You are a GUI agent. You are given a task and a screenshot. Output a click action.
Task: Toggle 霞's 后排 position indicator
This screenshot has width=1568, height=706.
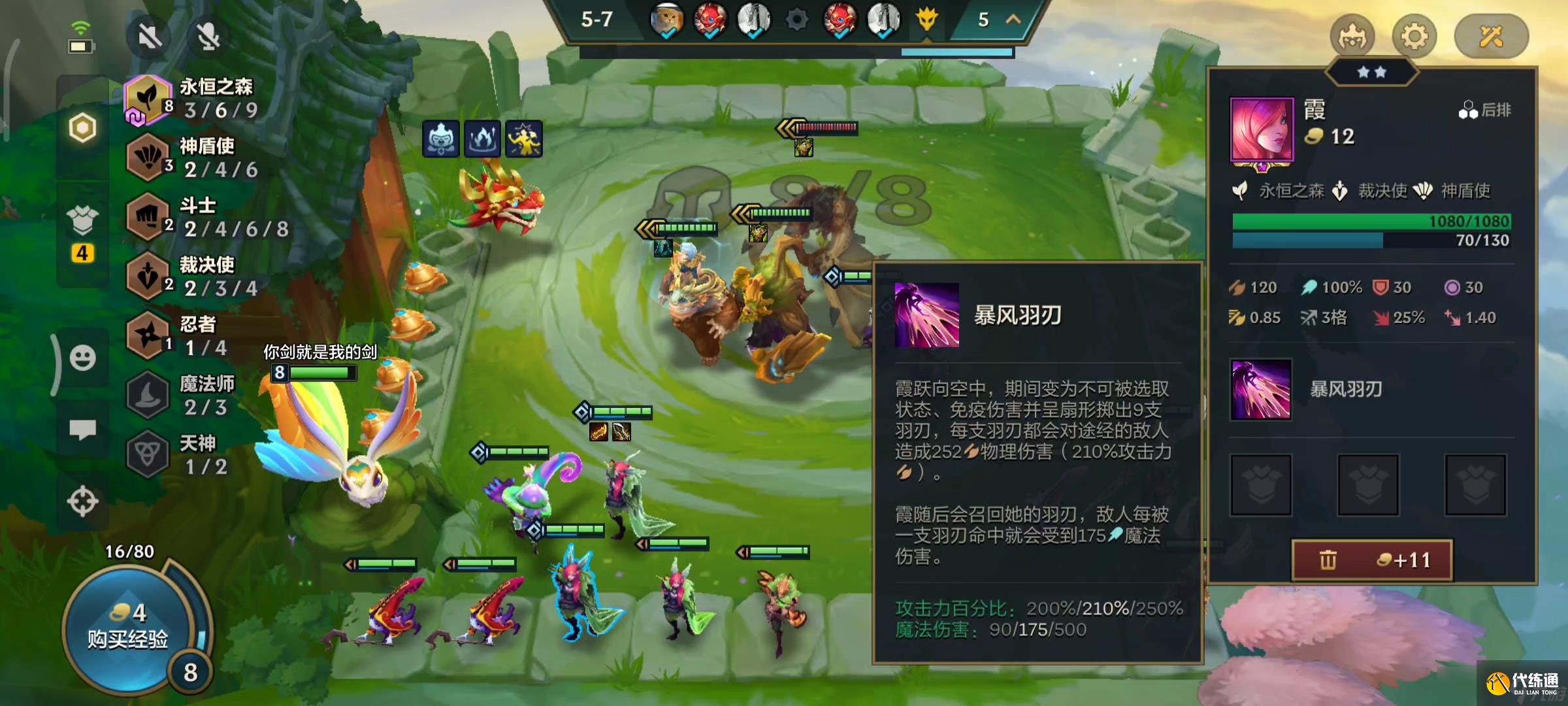(x=1487, y=110)
